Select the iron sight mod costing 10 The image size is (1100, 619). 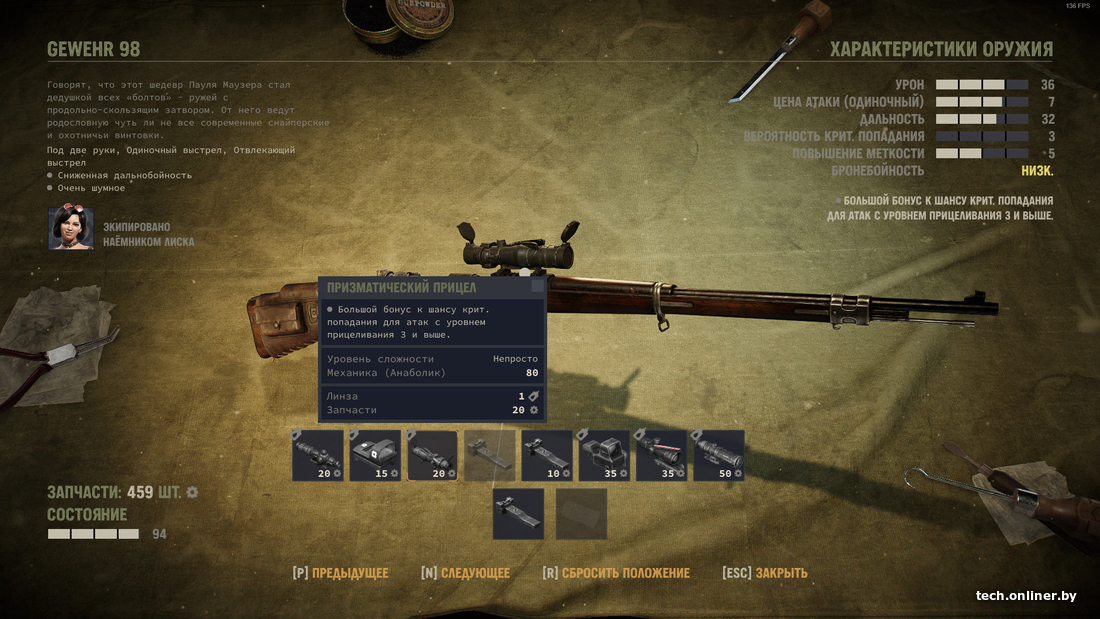(x=547, y=456)
